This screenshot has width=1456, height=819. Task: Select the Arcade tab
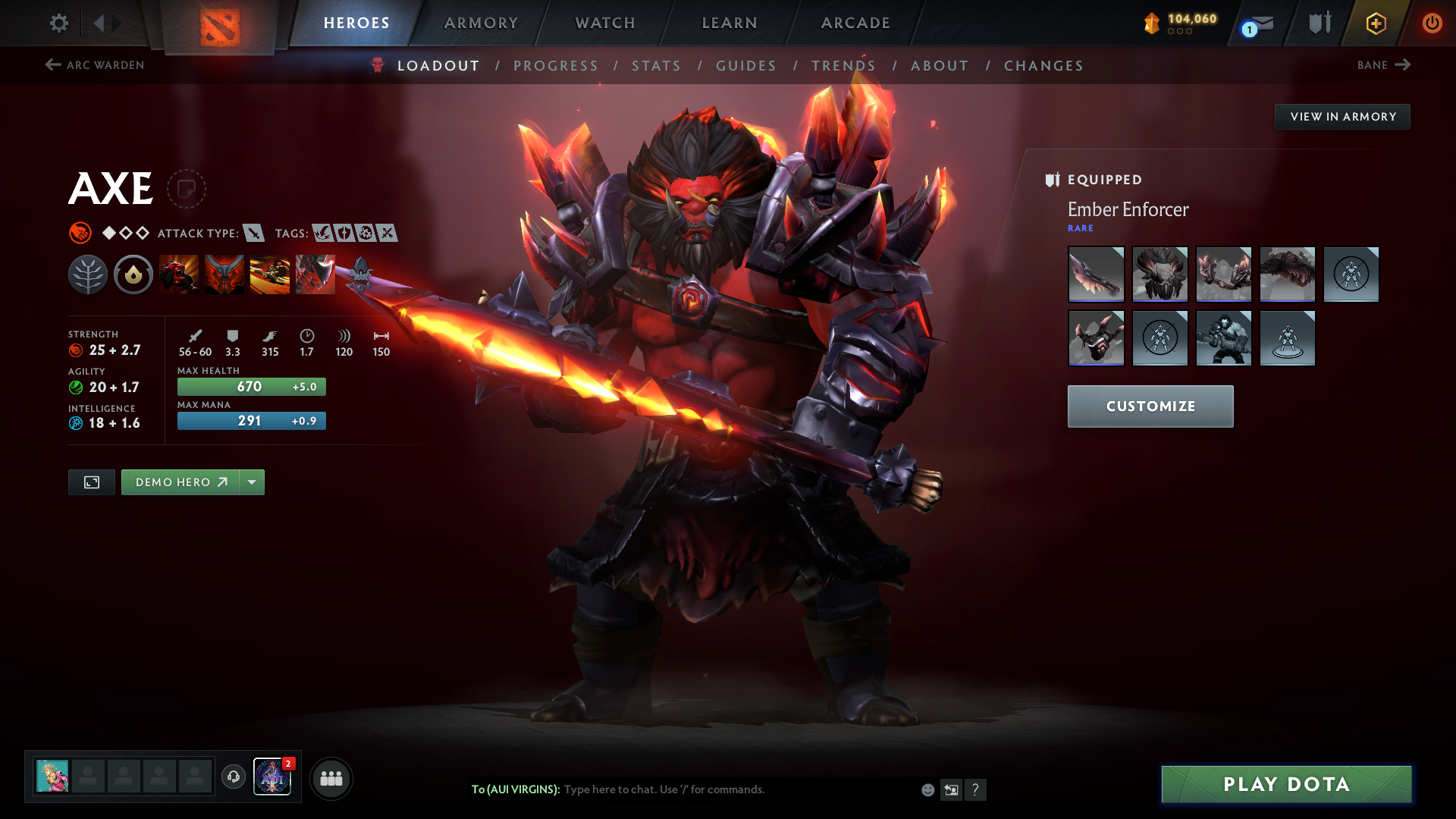[855, 23]
